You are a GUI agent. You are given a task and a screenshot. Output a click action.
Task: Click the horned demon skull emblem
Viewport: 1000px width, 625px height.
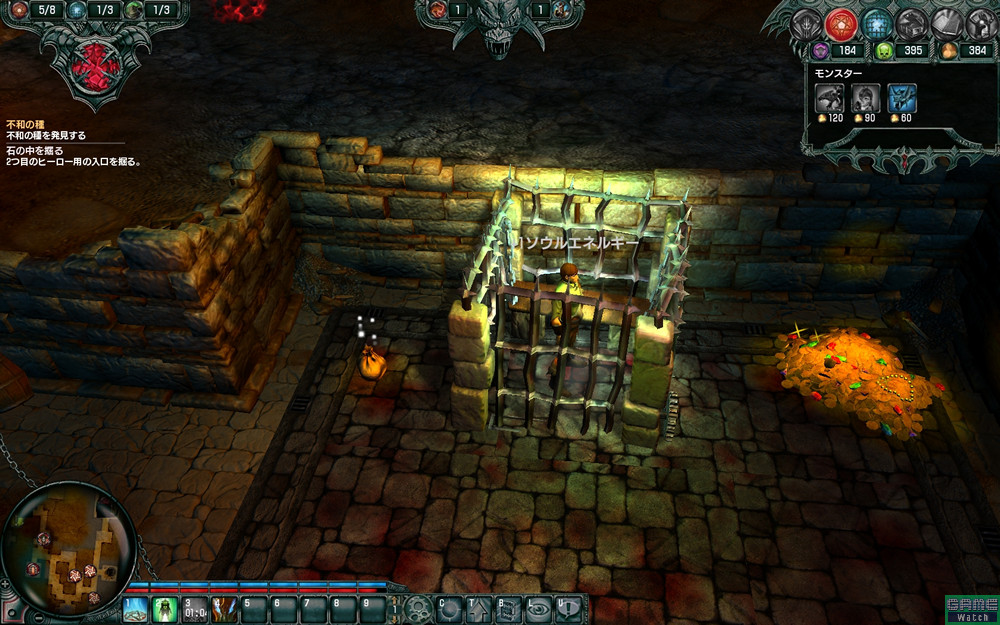point(498,27)
